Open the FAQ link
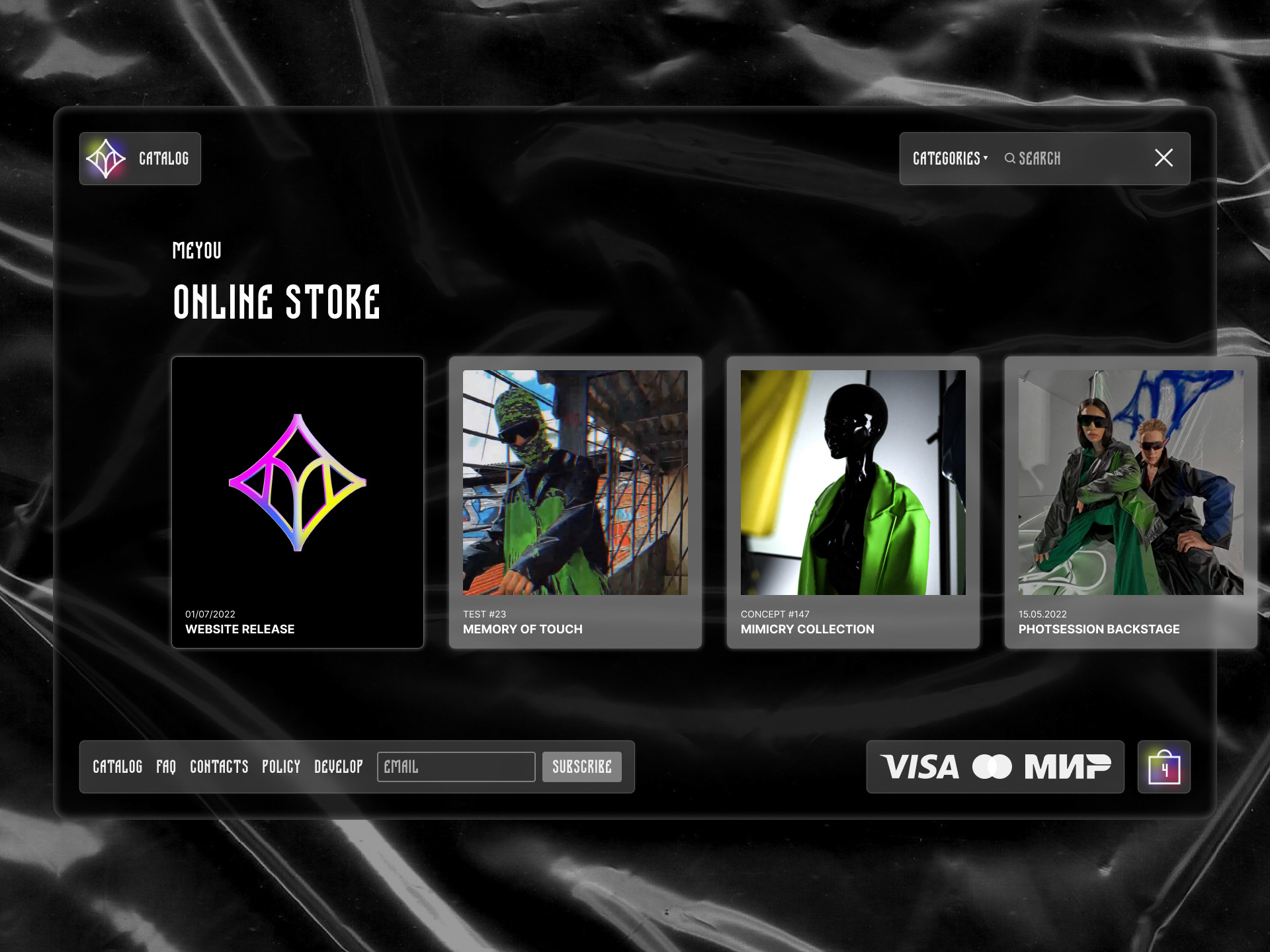1270x952 pixels. [x=166, y=767]
